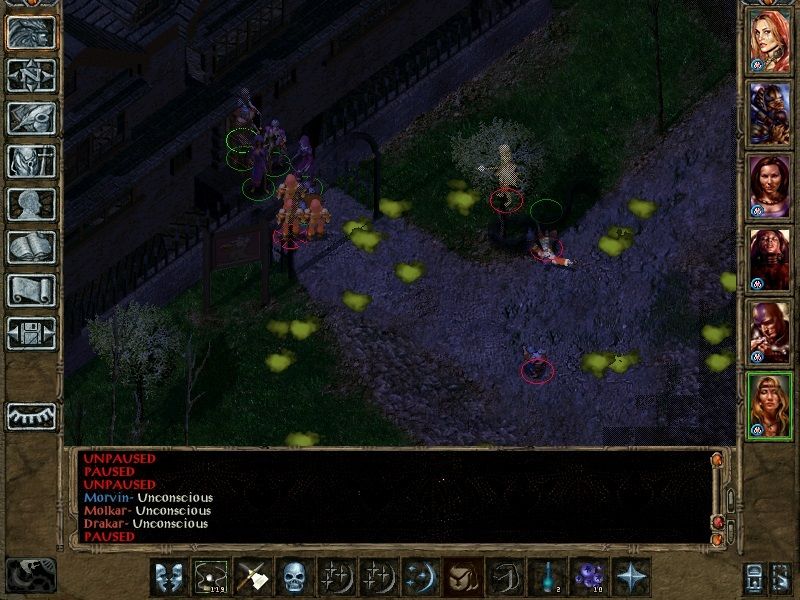This screenshot has height=600, width=800.
Task: Activate the skull ability button
Action: coord(292,576)
